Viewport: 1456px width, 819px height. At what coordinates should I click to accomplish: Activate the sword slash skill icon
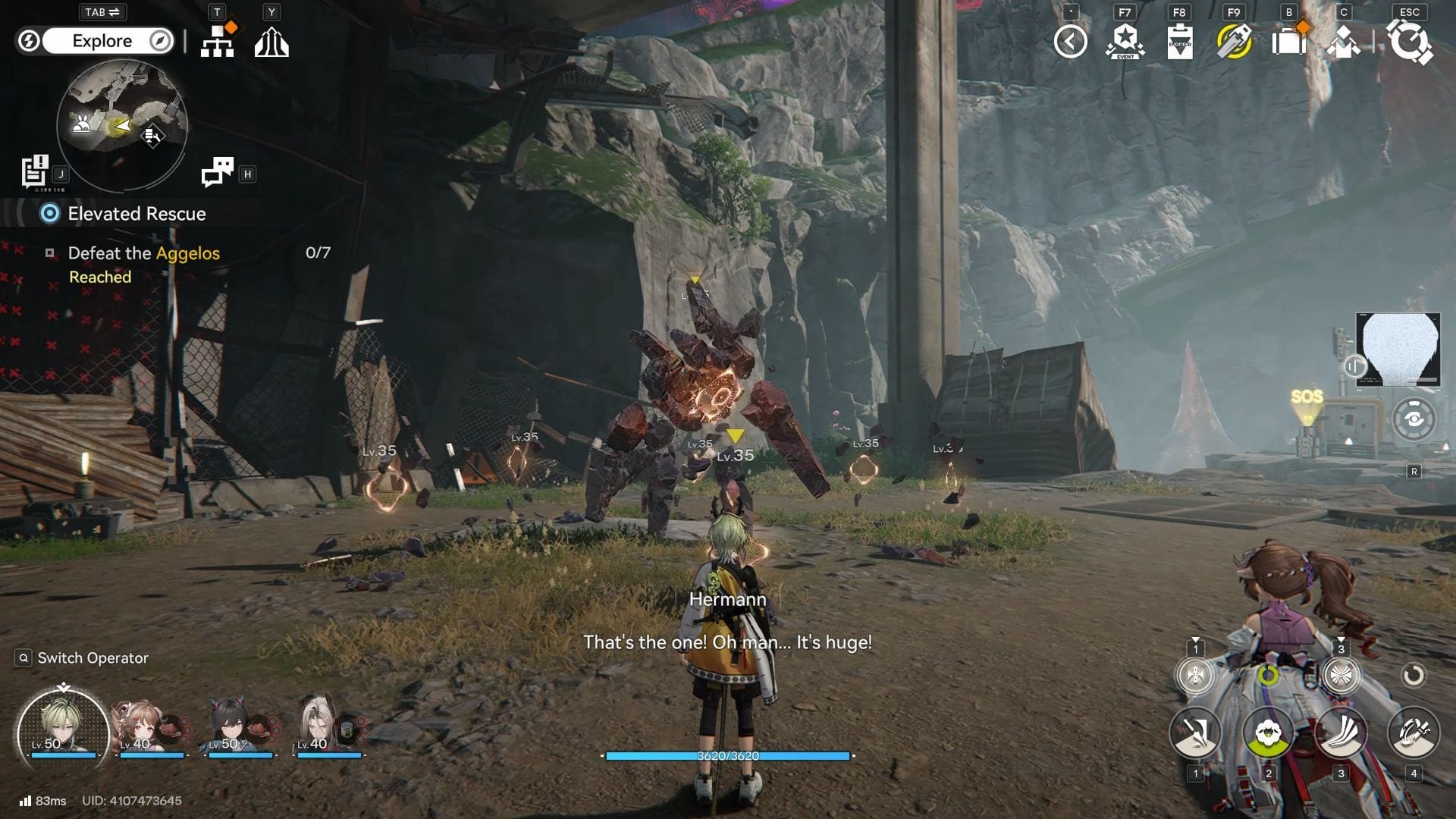(1195, 733)
